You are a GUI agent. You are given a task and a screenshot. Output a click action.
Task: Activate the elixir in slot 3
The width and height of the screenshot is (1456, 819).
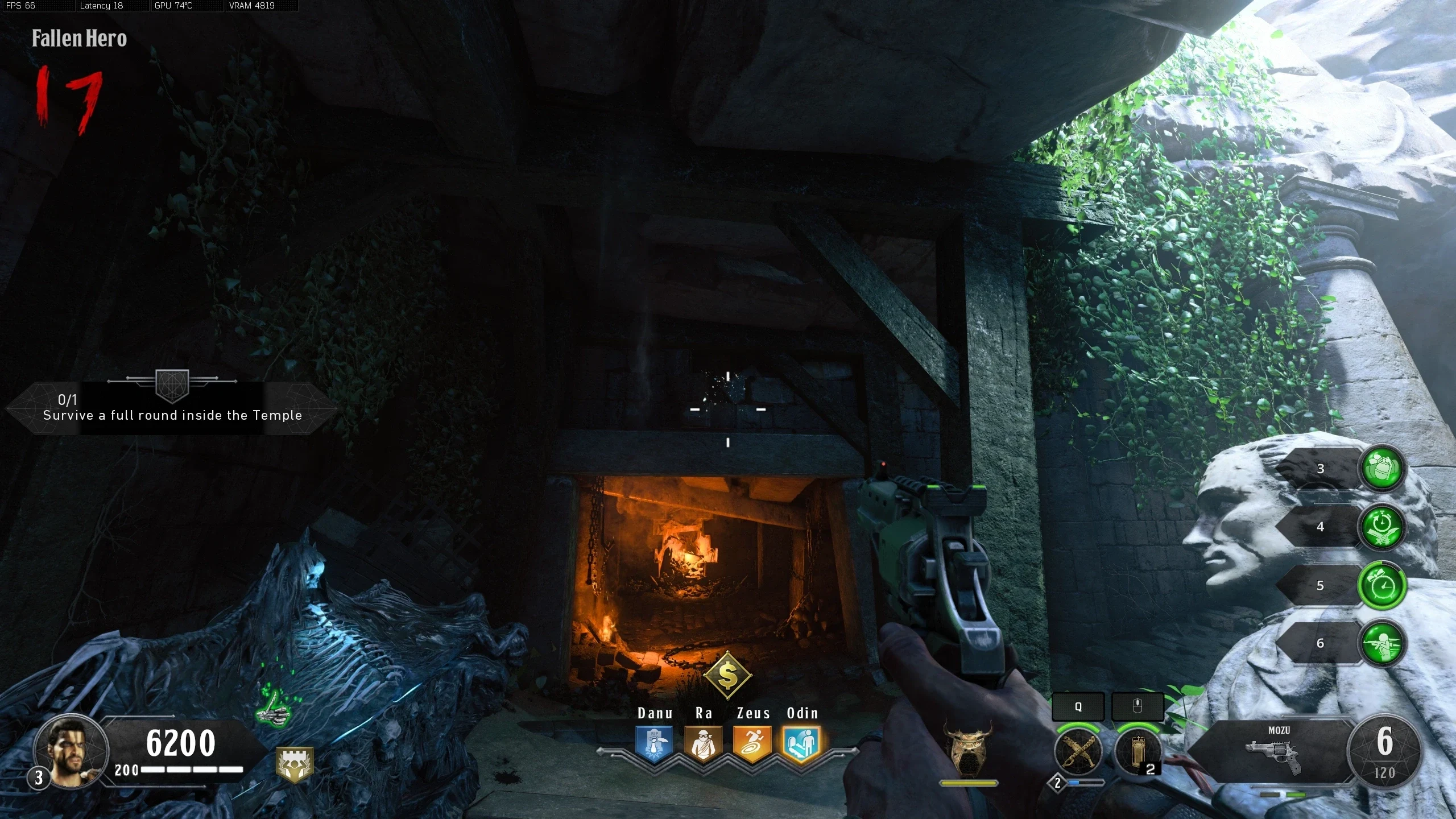[x=1382, y=469]
